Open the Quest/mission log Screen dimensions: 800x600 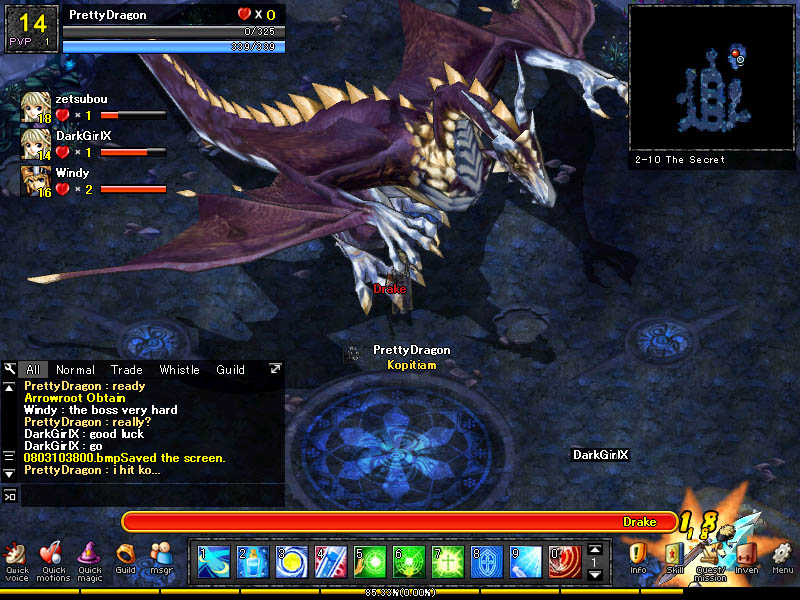tap(710, 559)
